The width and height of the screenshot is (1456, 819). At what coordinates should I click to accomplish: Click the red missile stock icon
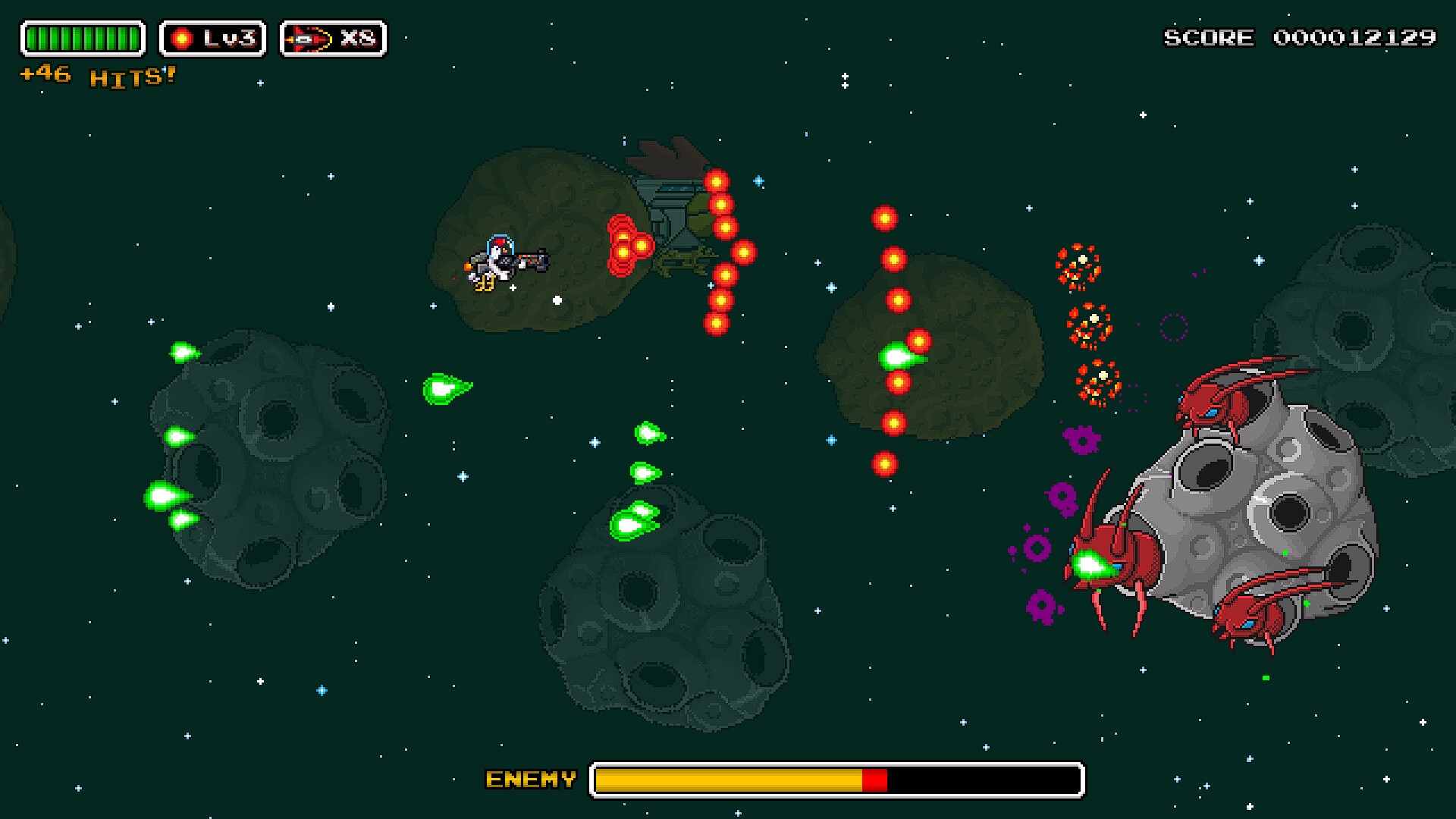[x=309, y=39]
